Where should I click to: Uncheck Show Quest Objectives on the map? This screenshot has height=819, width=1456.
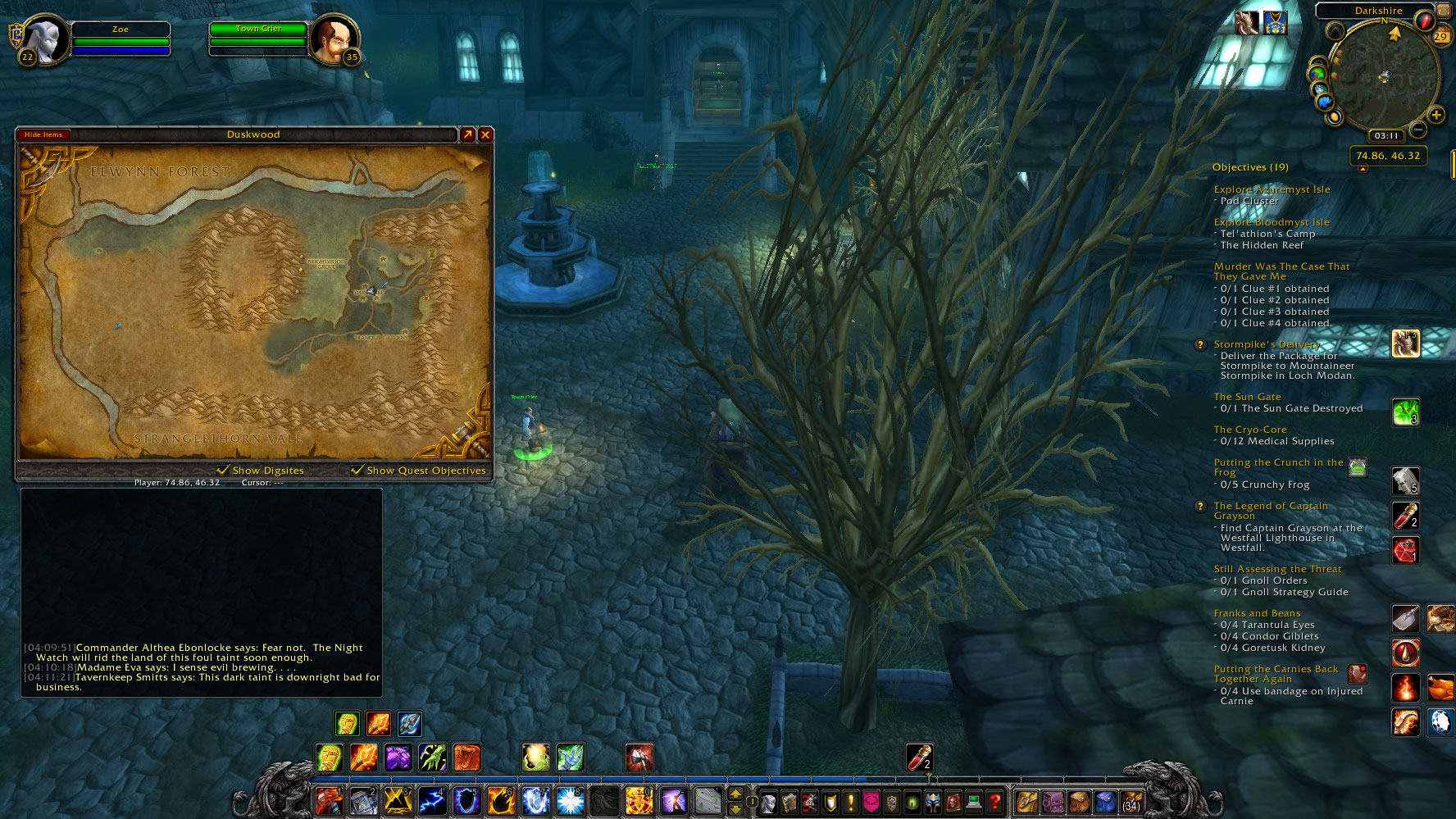point(357,470)
